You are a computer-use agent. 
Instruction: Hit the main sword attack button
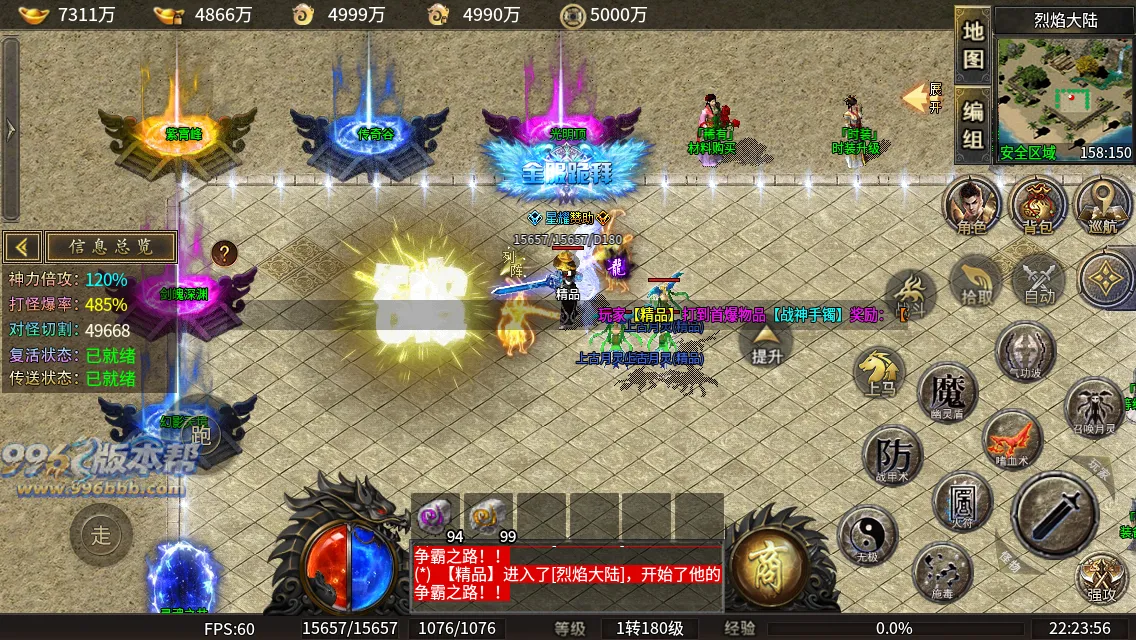click(1055, 515)
